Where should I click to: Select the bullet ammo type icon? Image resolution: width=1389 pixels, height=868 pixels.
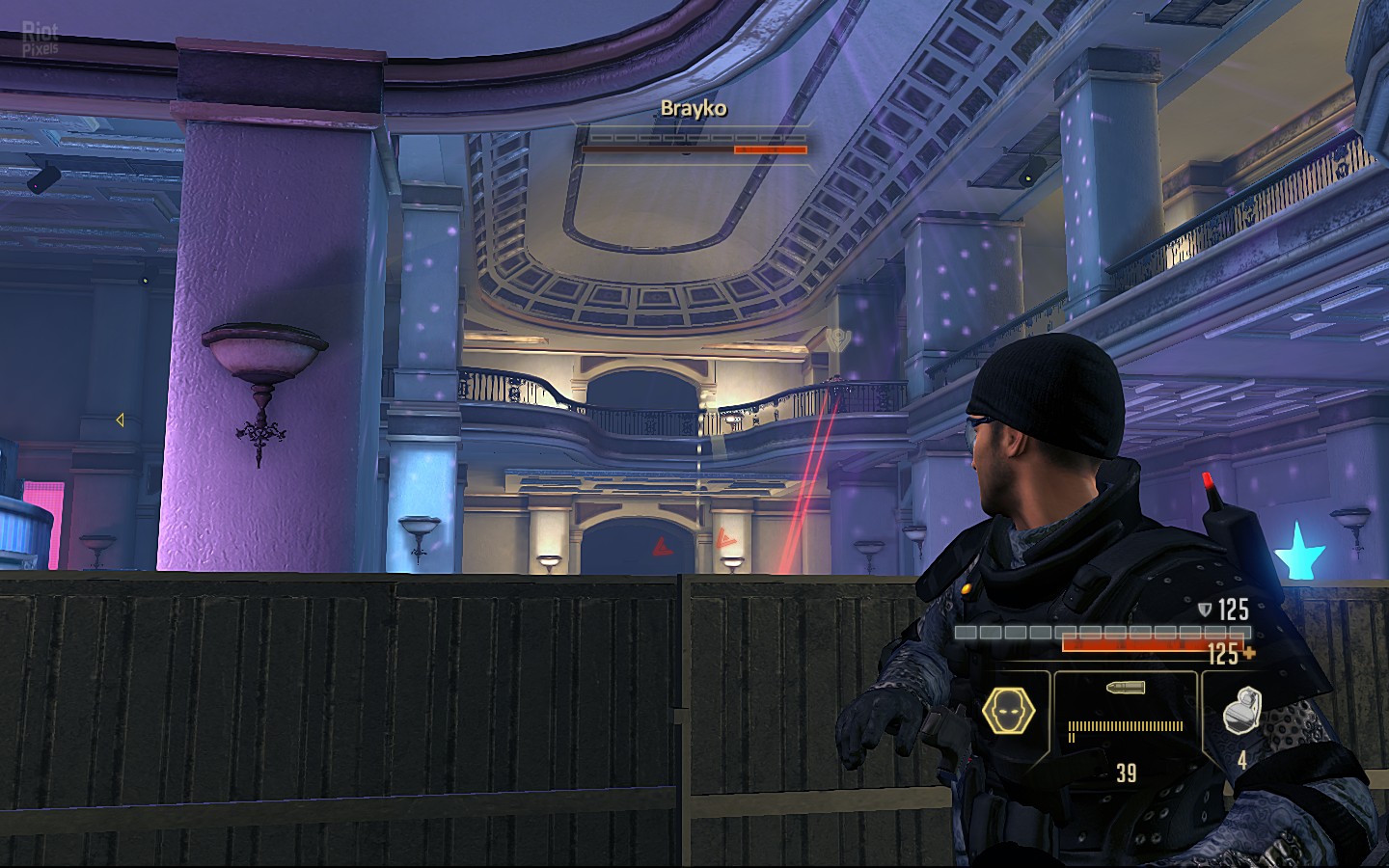click(x=1126, y=690)
